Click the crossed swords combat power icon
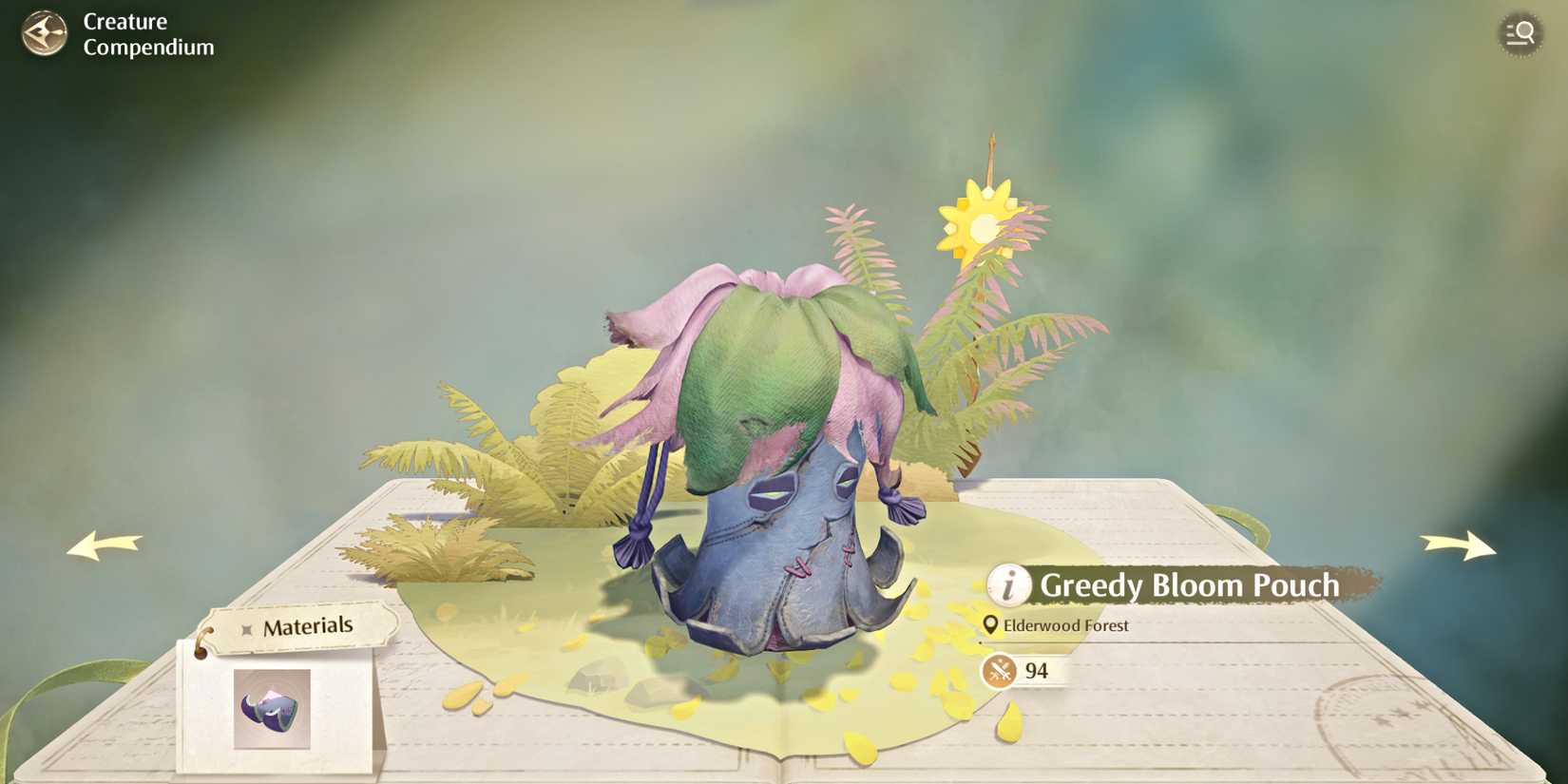The height and width of the screenshot is (784, 1568). coord(998,671)
